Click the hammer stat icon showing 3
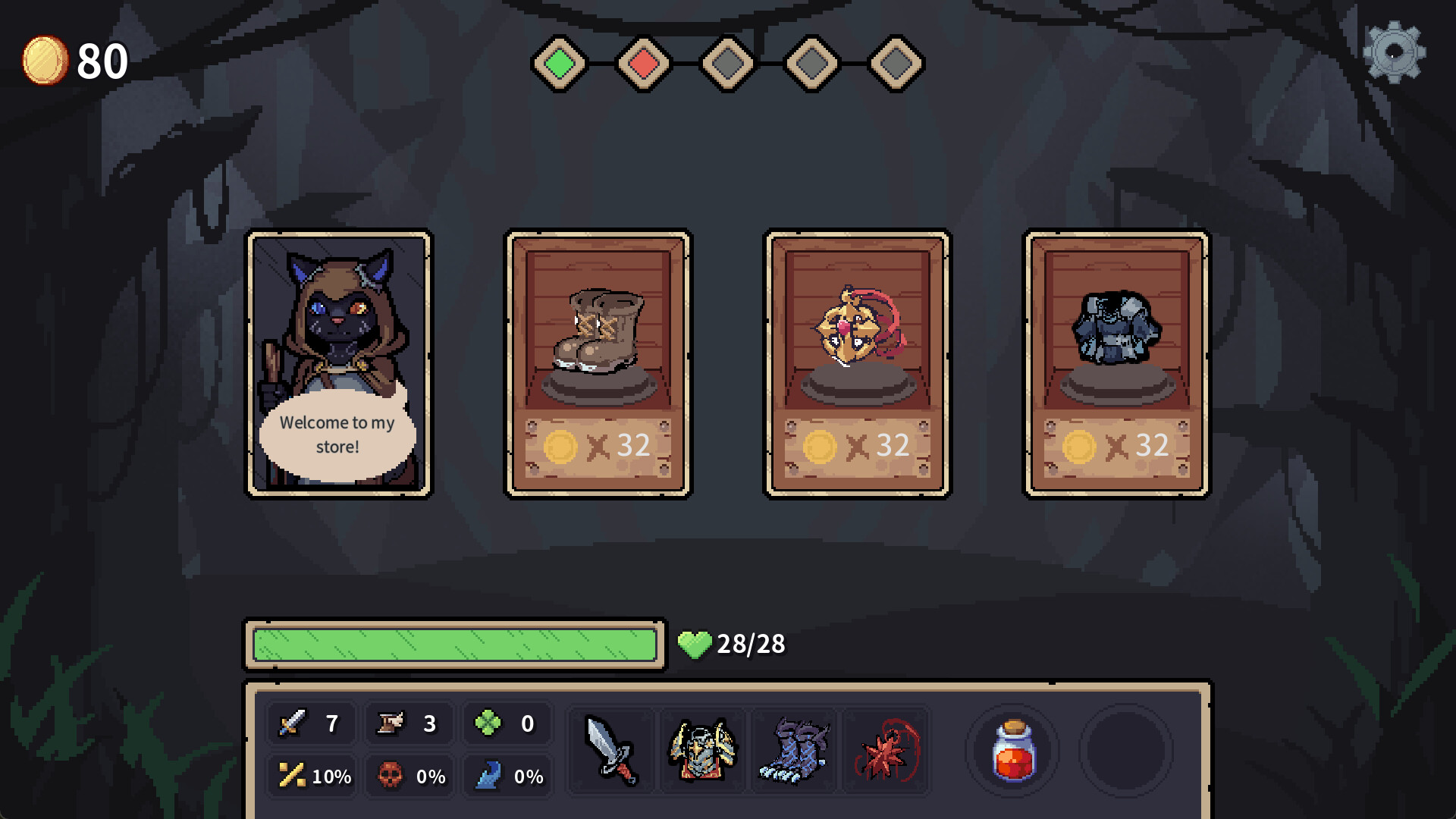This screenshot has height=819, width=1456. tap(389, 723)
